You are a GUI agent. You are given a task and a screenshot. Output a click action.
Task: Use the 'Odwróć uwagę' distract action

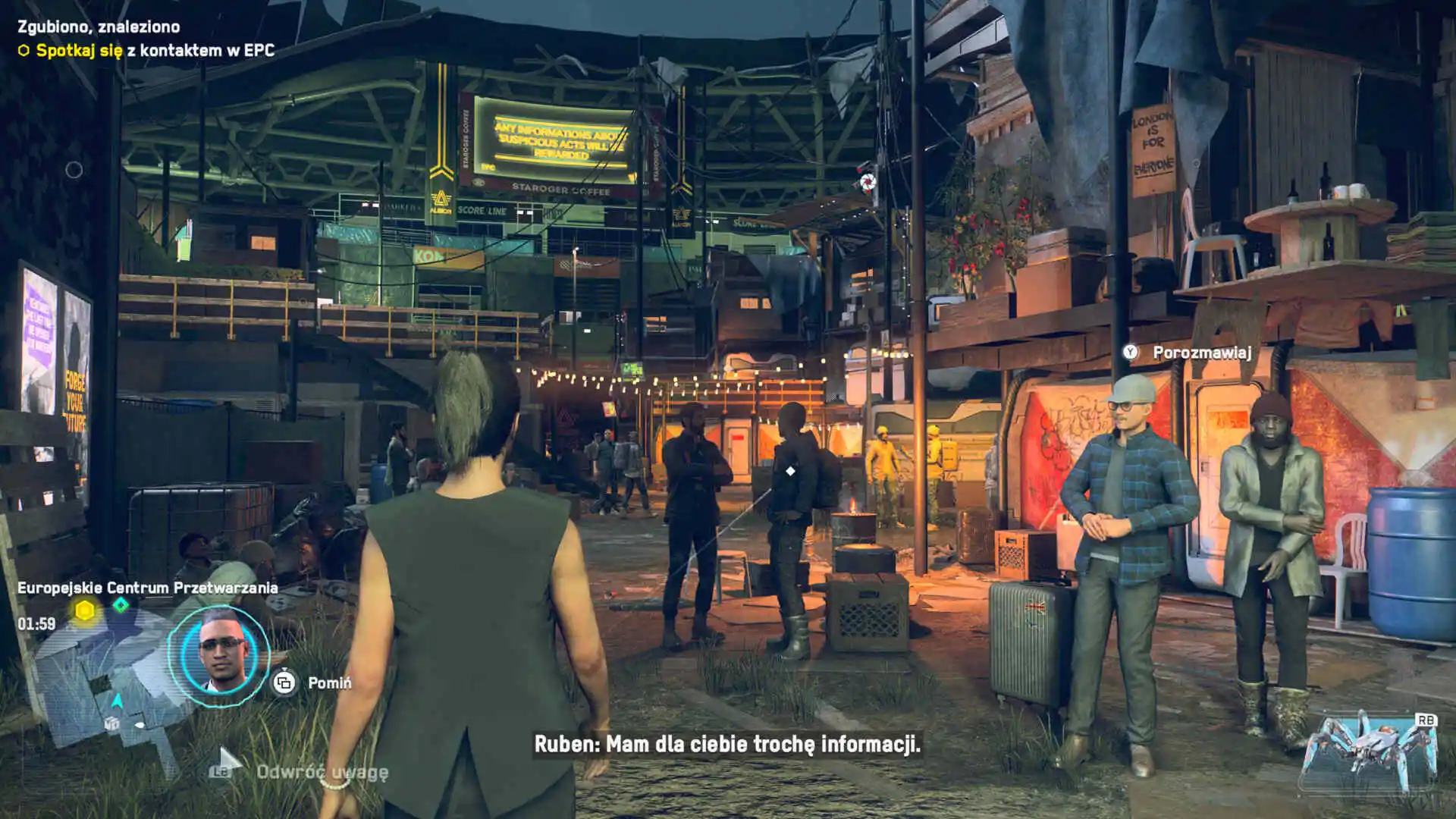point(322,772)
